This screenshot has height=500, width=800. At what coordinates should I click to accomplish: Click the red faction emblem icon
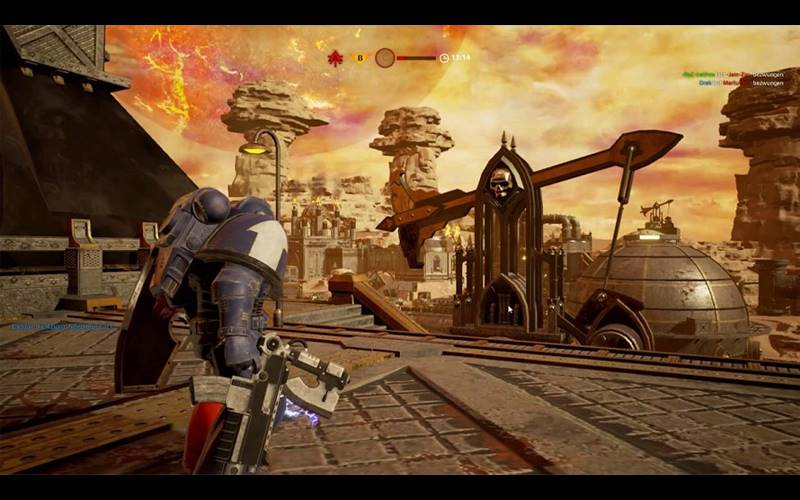335,58
